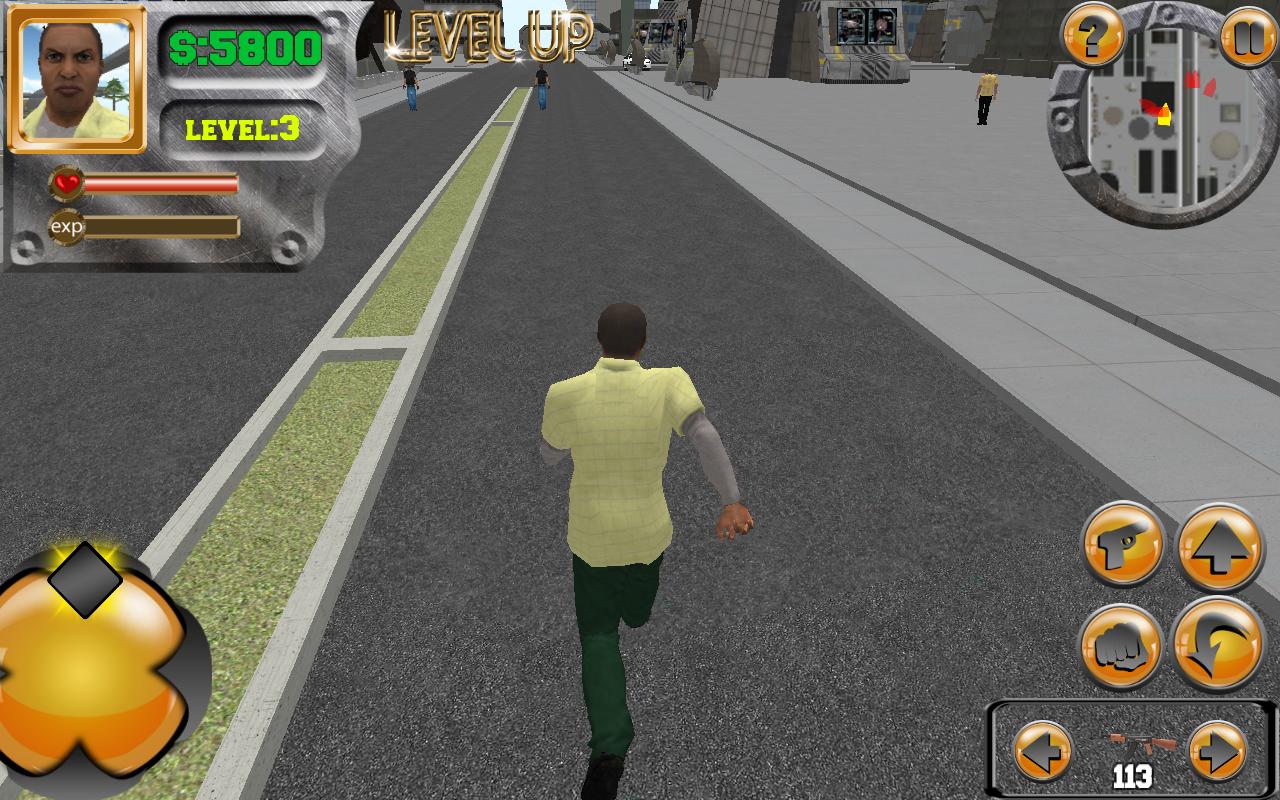The width and height of the screenshot is (1280, 800).
Task: Click the player character portrait
Action: point(77,78)
